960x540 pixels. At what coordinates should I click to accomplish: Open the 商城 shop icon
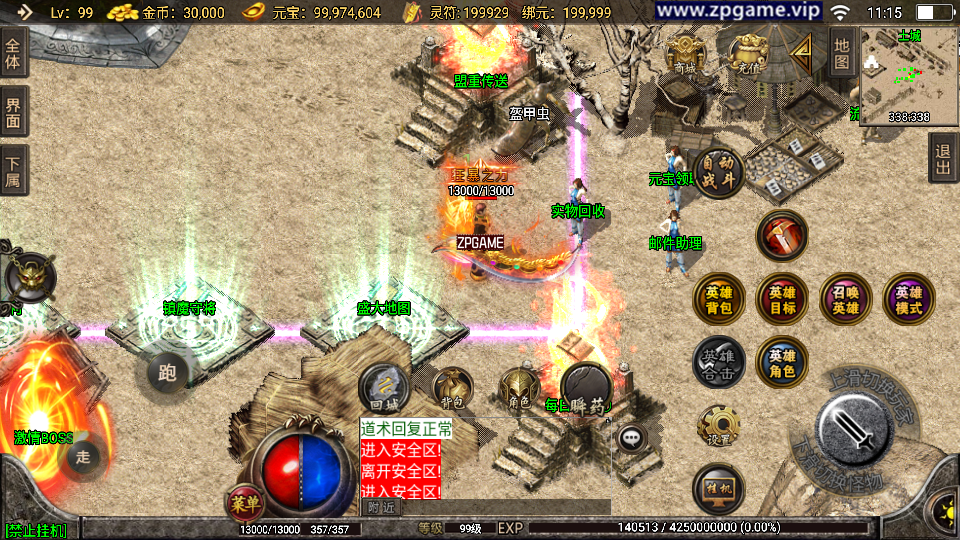[685, 54]
